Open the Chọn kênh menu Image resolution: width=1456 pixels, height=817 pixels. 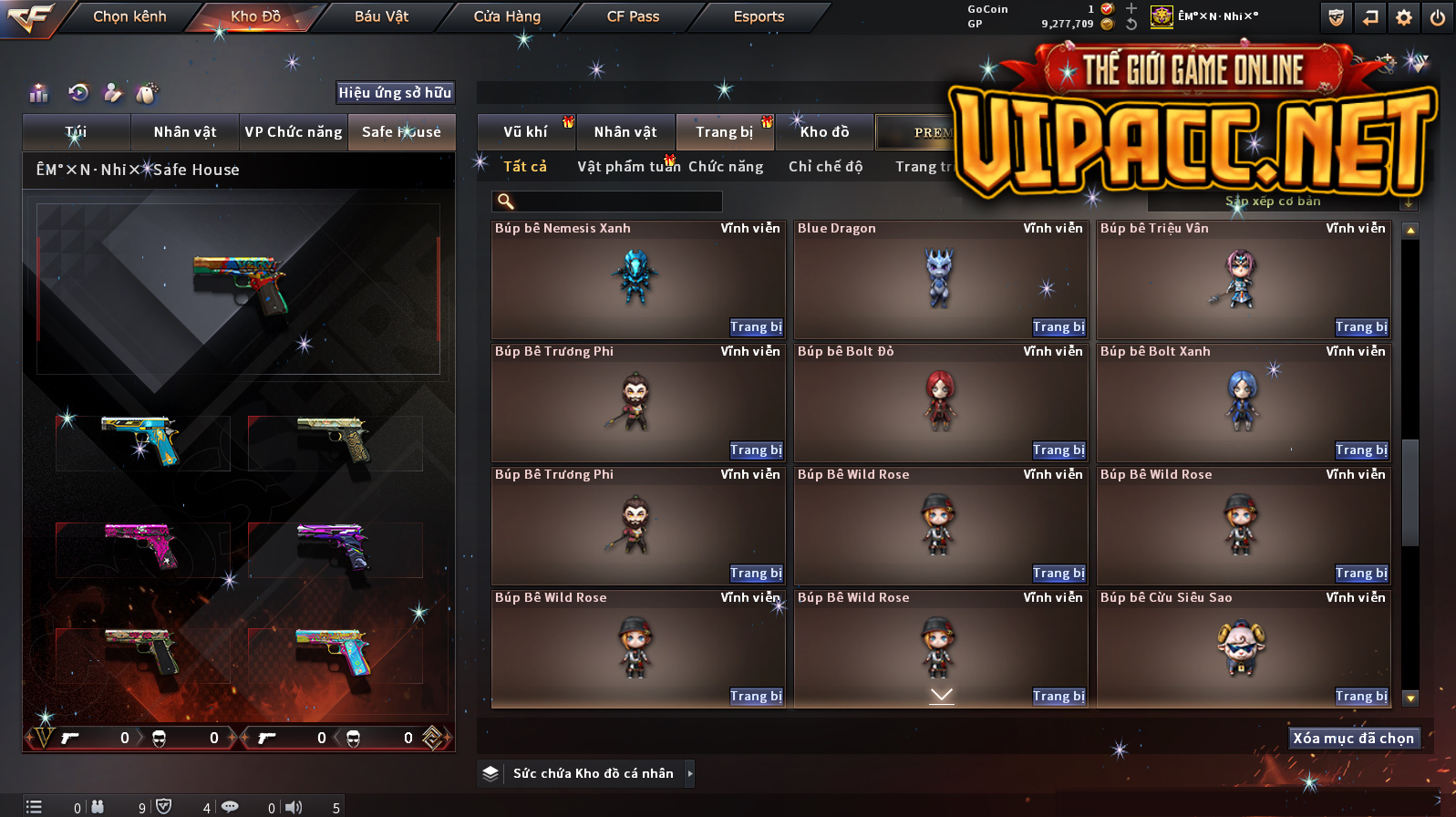click(x=129, y=16)
